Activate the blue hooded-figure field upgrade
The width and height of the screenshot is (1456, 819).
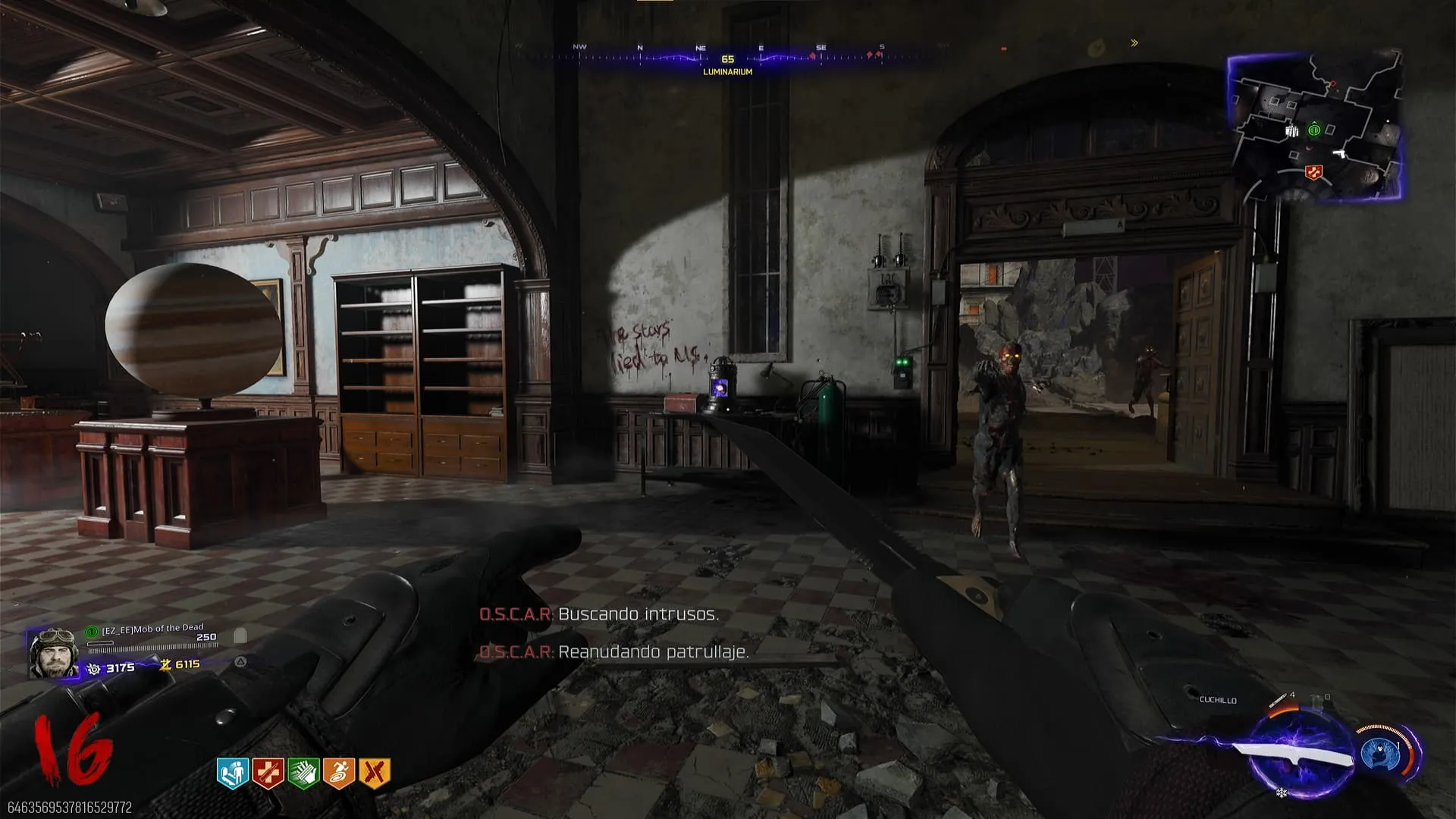point(1382,754)
